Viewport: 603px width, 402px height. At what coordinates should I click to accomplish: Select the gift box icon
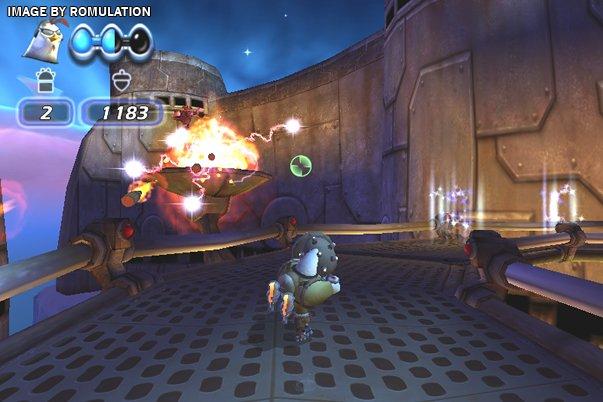click(44, 80)
